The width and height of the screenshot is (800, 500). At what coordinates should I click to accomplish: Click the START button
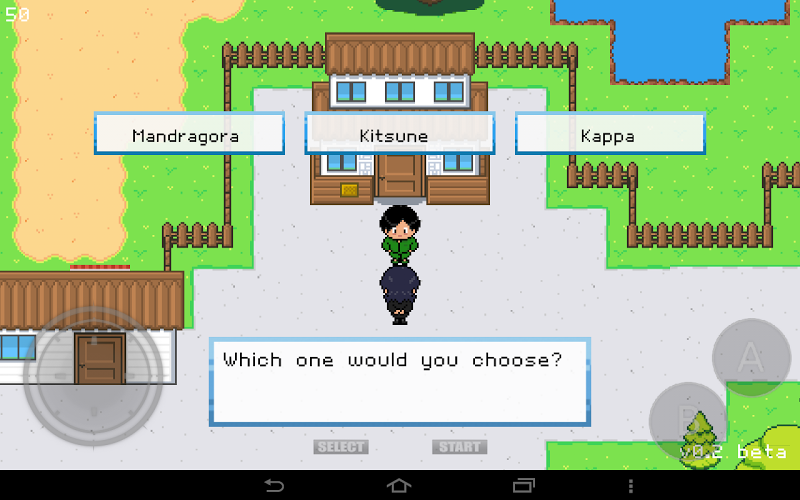(x=460, y=447)
